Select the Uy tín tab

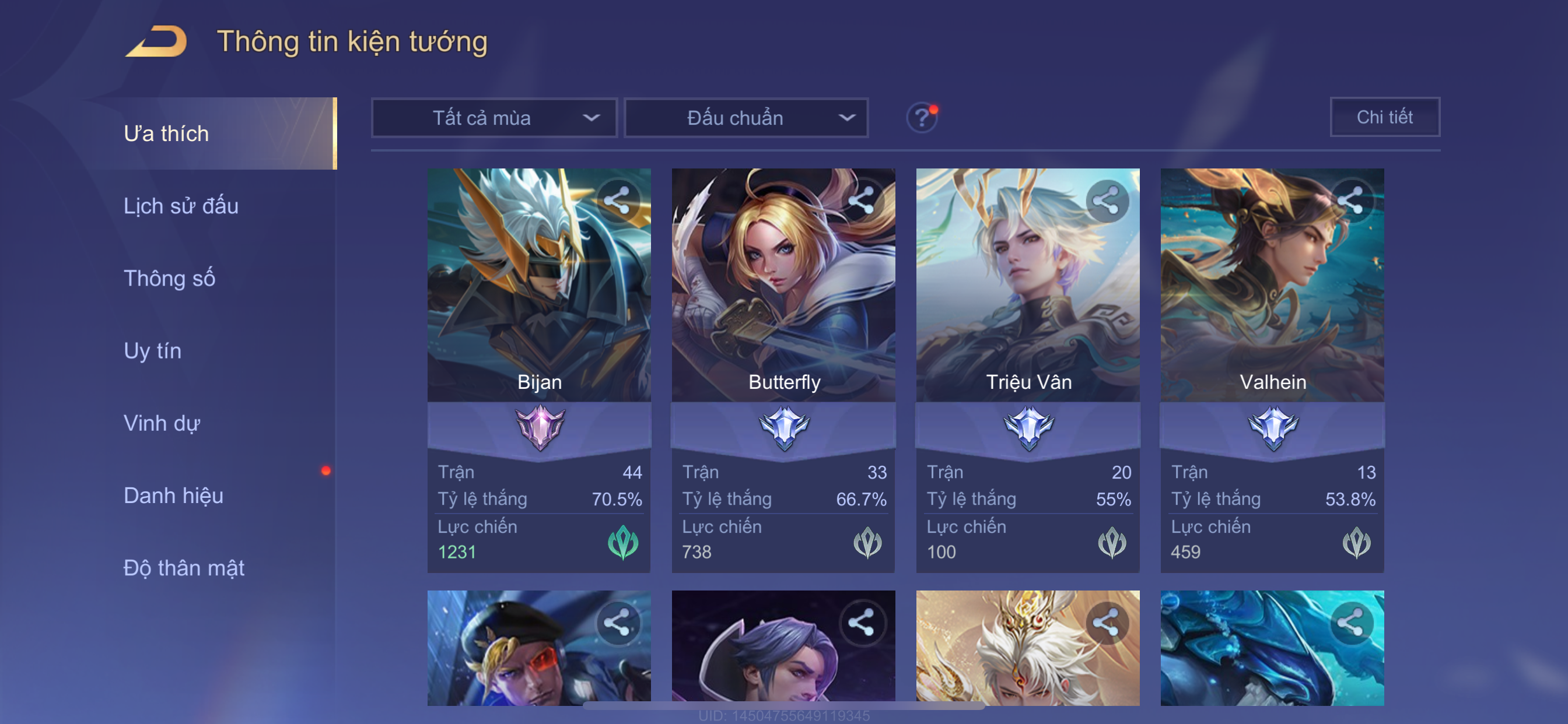152,351
